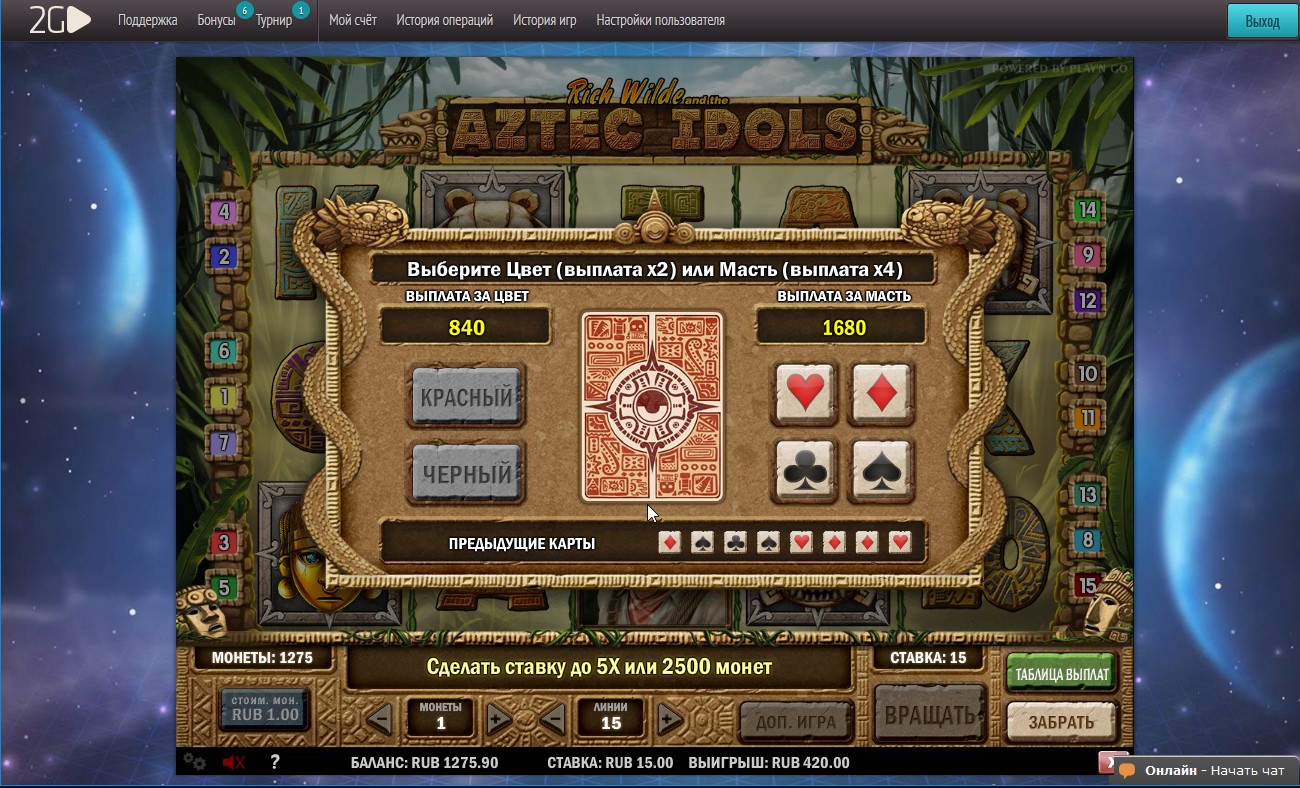Viewport: 1300px width, 788px height.
Task: Choose the КРАСНЫЙ (red) color button
Action: (x=466, y=397)
